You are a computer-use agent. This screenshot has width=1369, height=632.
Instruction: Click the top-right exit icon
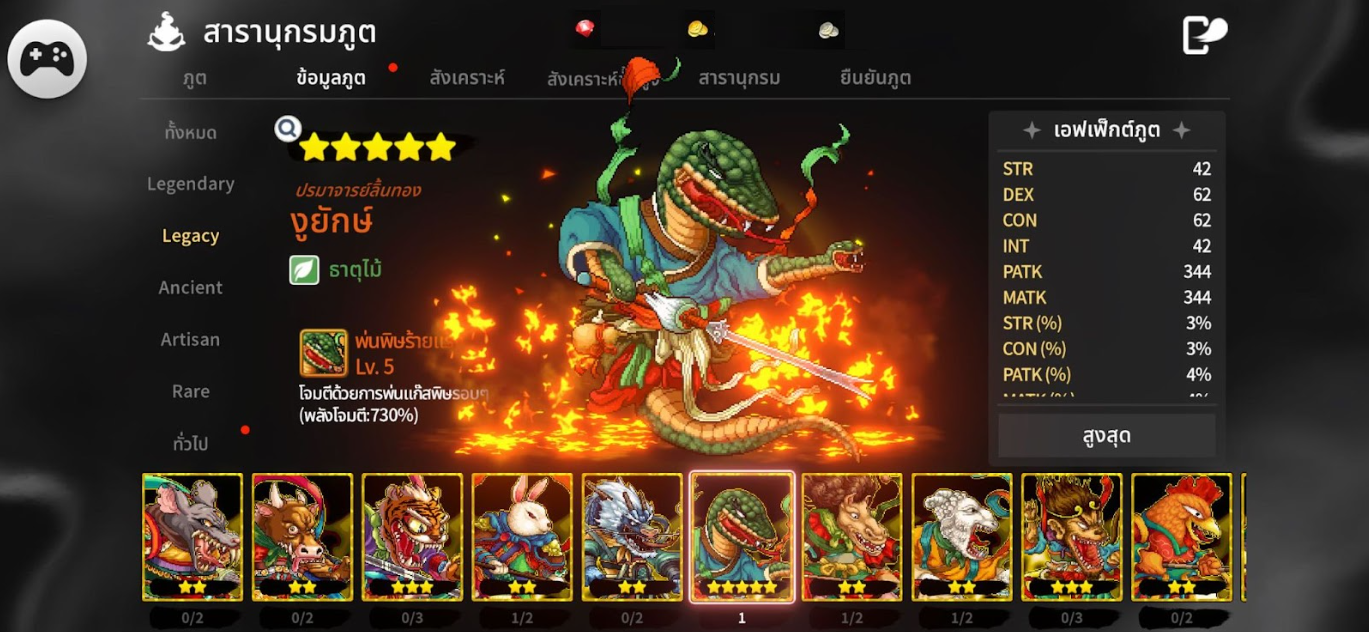(1204, 35)
